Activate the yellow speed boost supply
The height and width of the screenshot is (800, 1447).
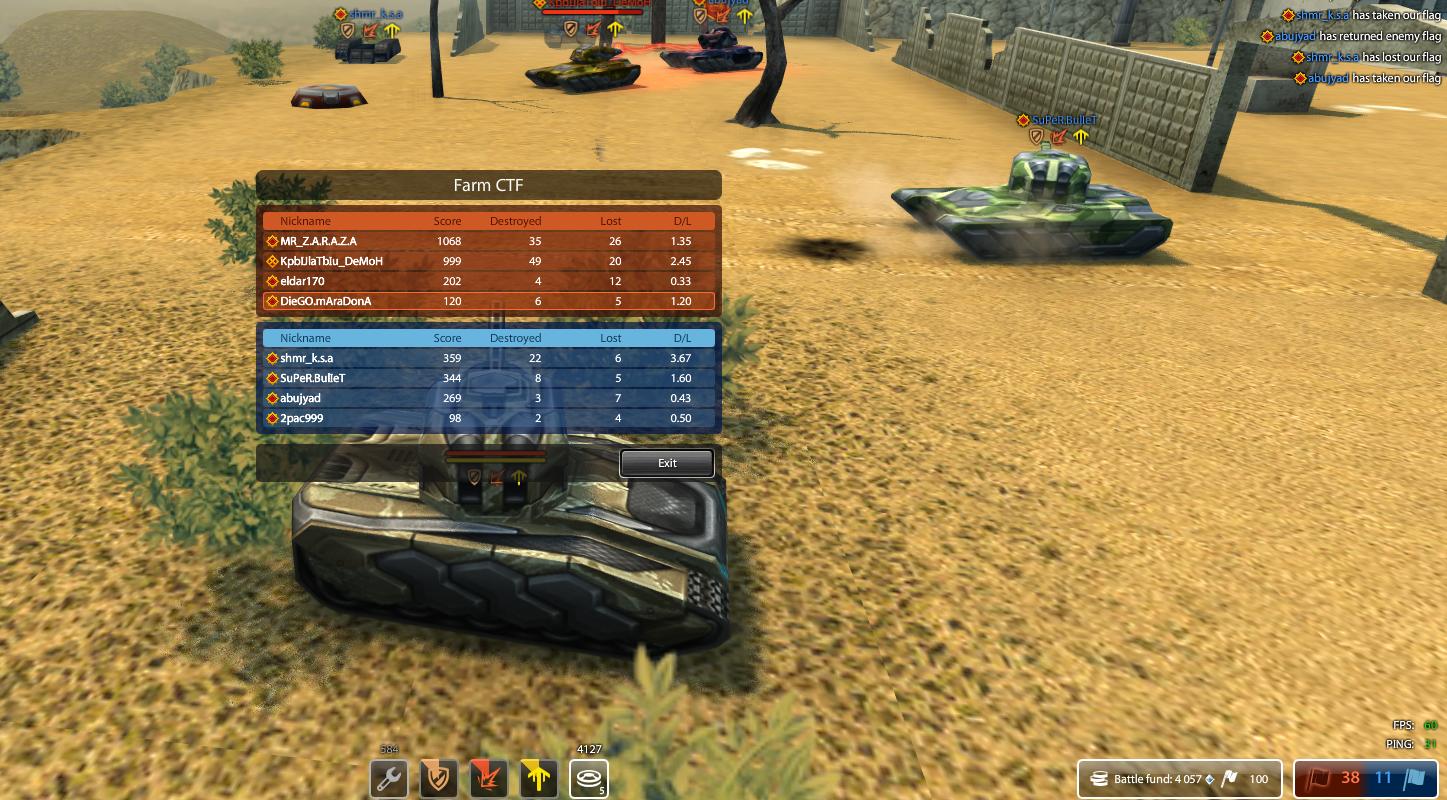click(539, 778)
